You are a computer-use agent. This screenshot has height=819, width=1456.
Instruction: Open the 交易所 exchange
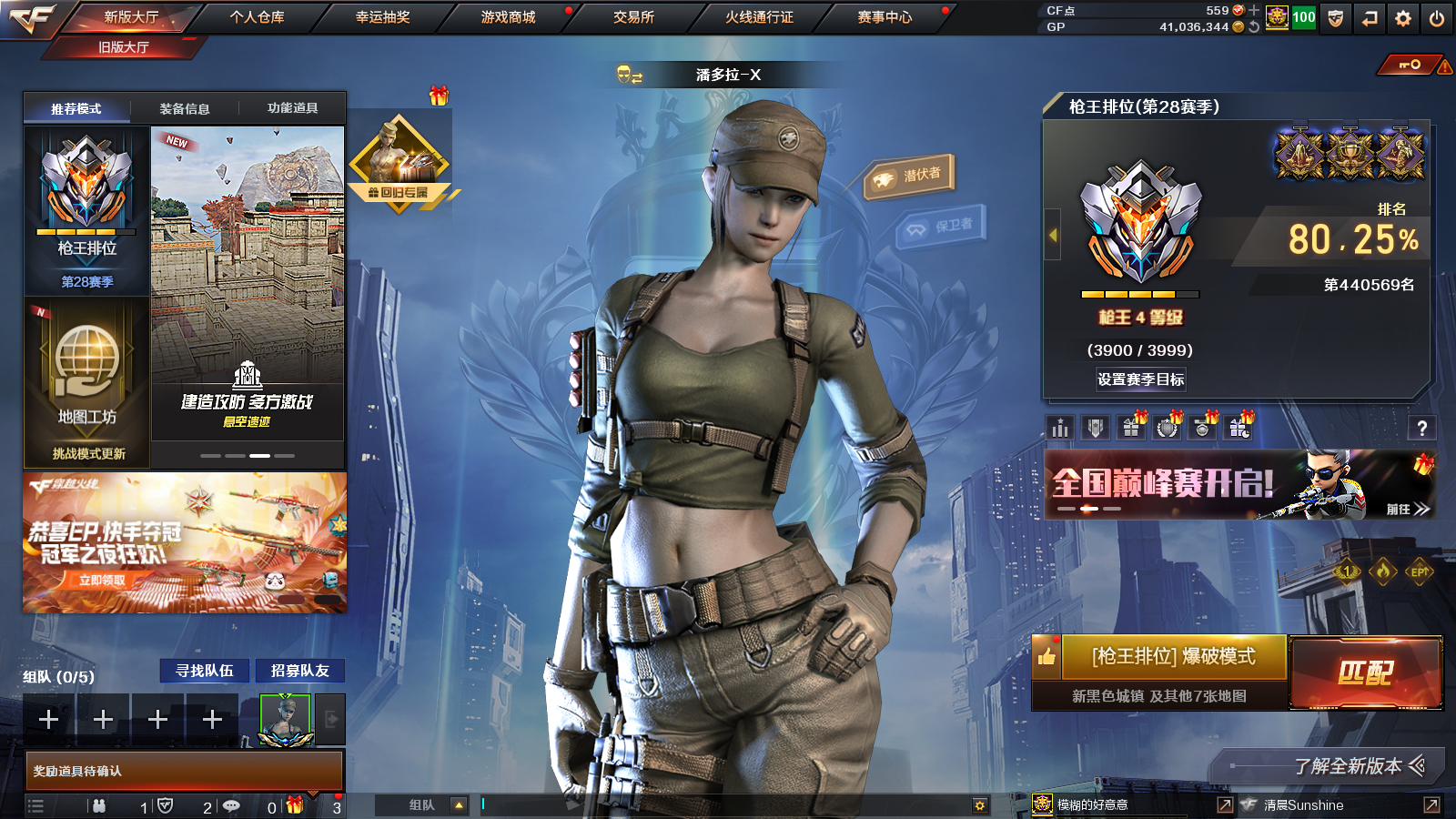633,17
